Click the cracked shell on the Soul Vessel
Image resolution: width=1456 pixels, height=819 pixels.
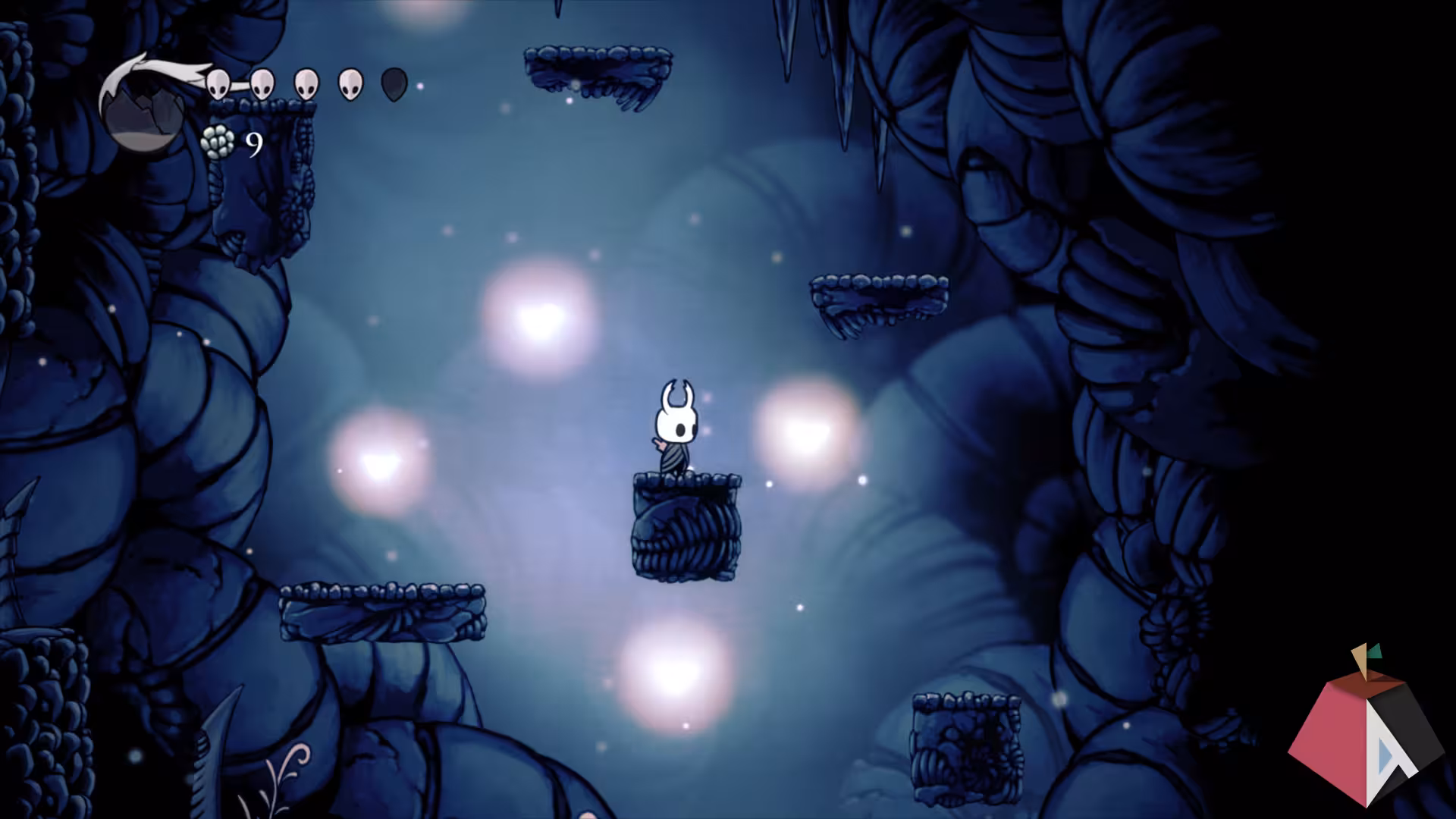pos(144,106)
